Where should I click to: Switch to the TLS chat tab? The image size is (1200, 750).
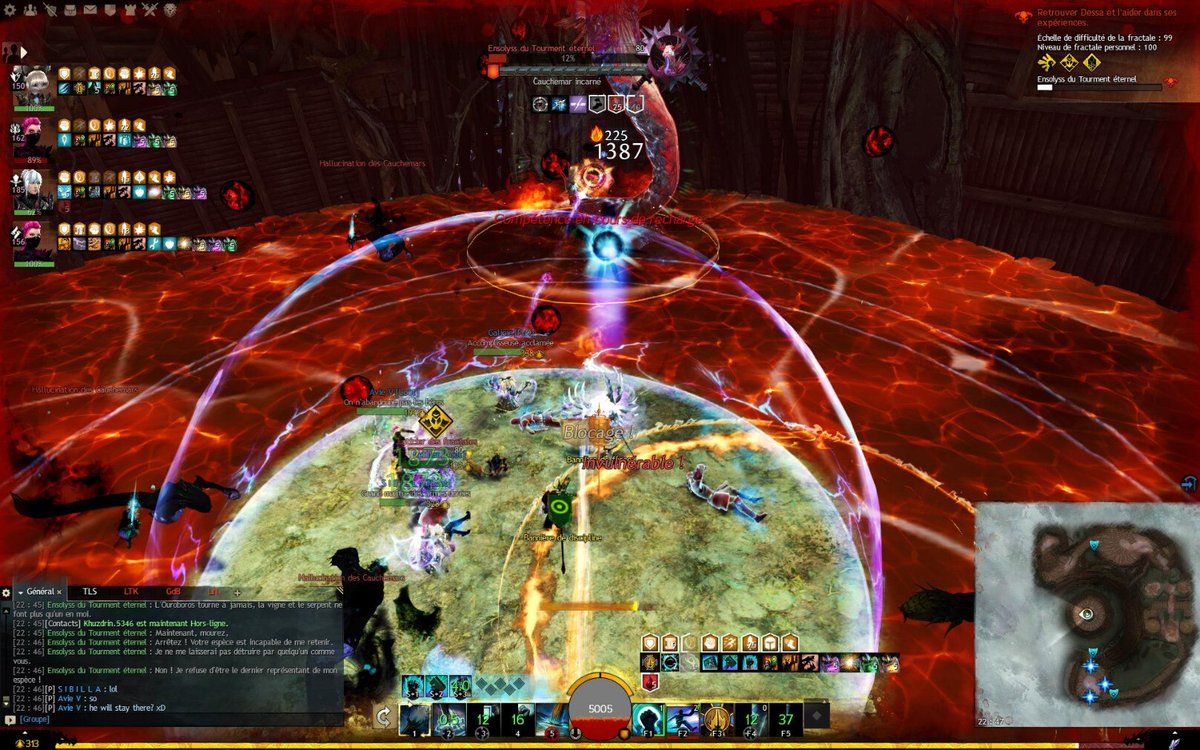tap(90, 592)
